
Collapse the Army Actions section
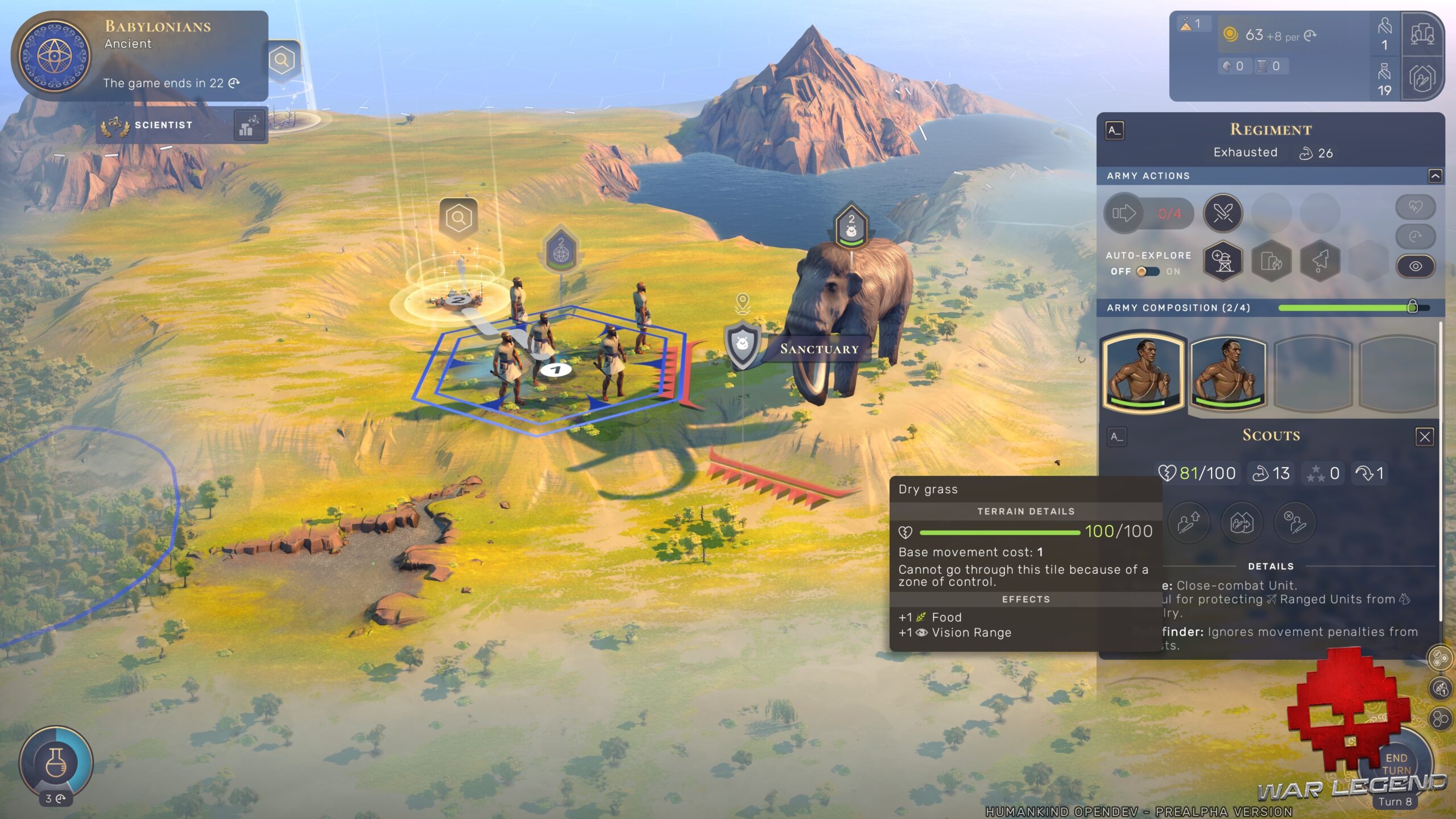click(1435, 176)
